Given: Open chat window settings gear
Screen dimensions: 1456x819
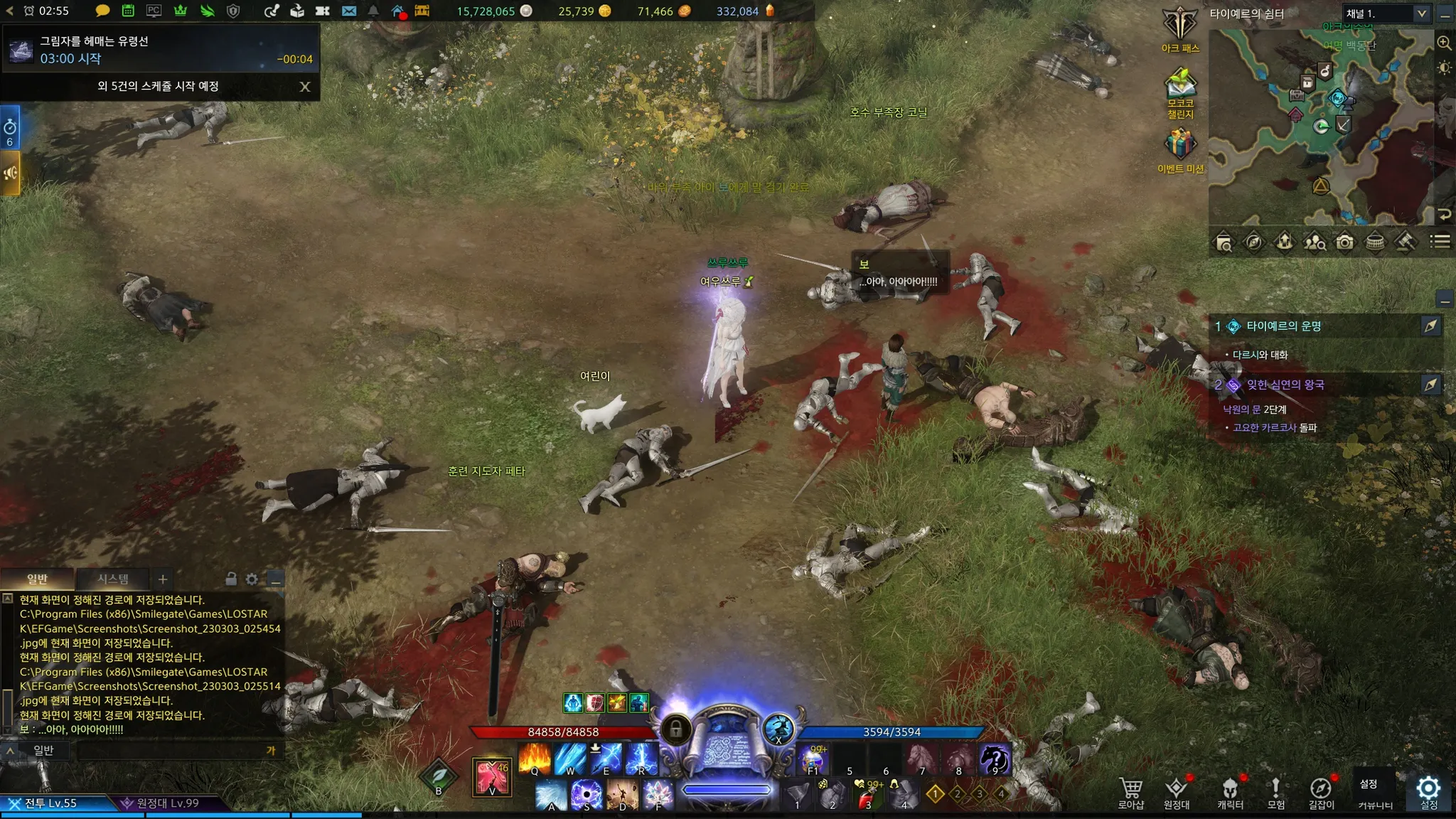Looking at the screenshot, I should [252, 579].
